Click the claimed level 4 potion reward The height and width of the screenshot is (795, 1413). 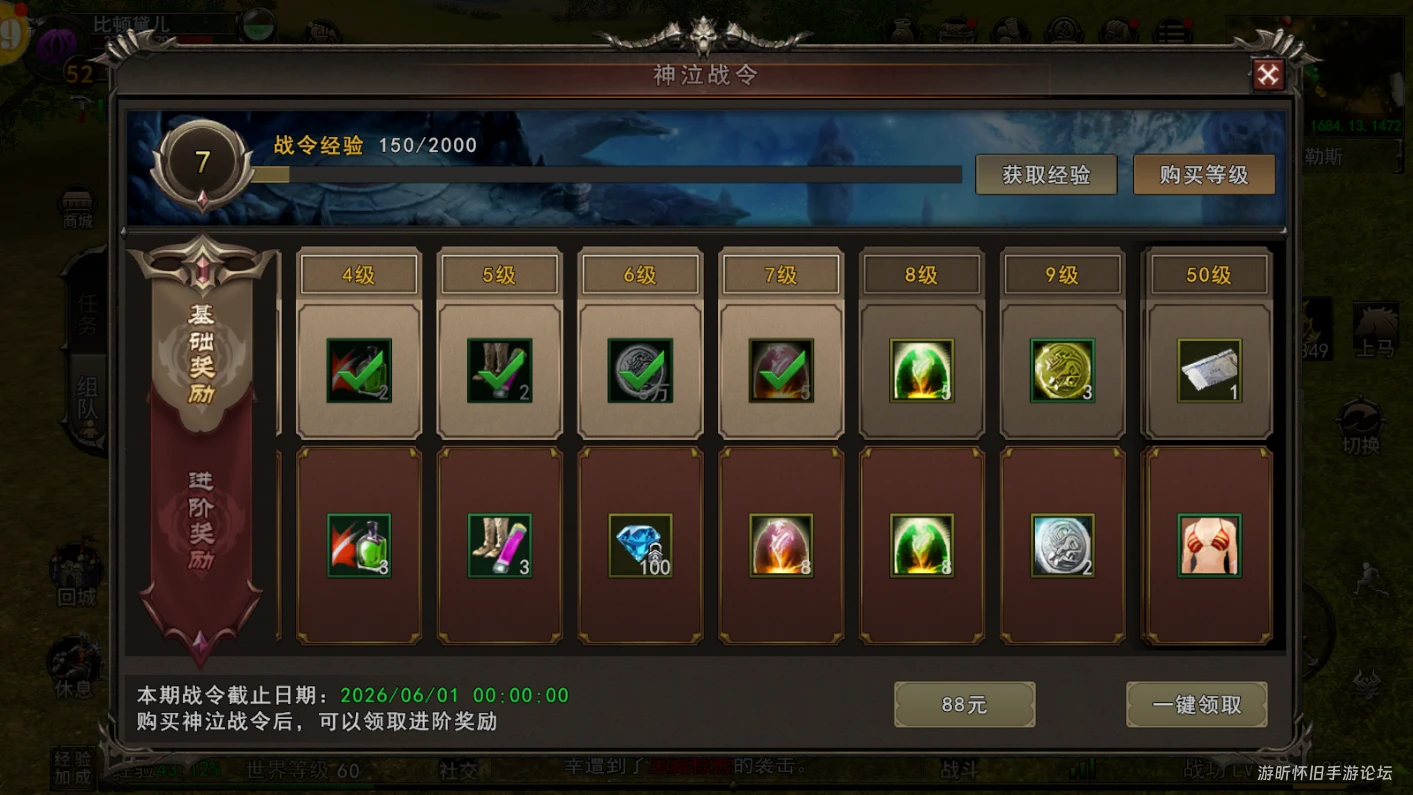[359, 371]
